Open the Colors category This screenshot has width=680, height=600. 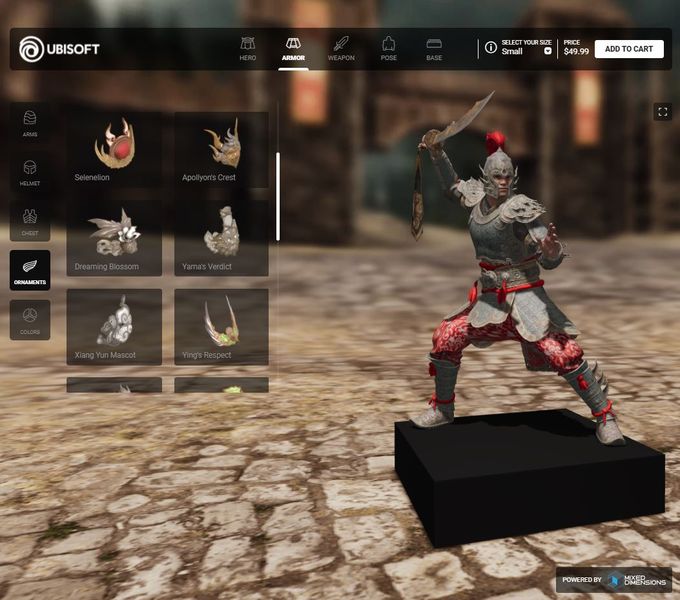[x=30, y=320]
